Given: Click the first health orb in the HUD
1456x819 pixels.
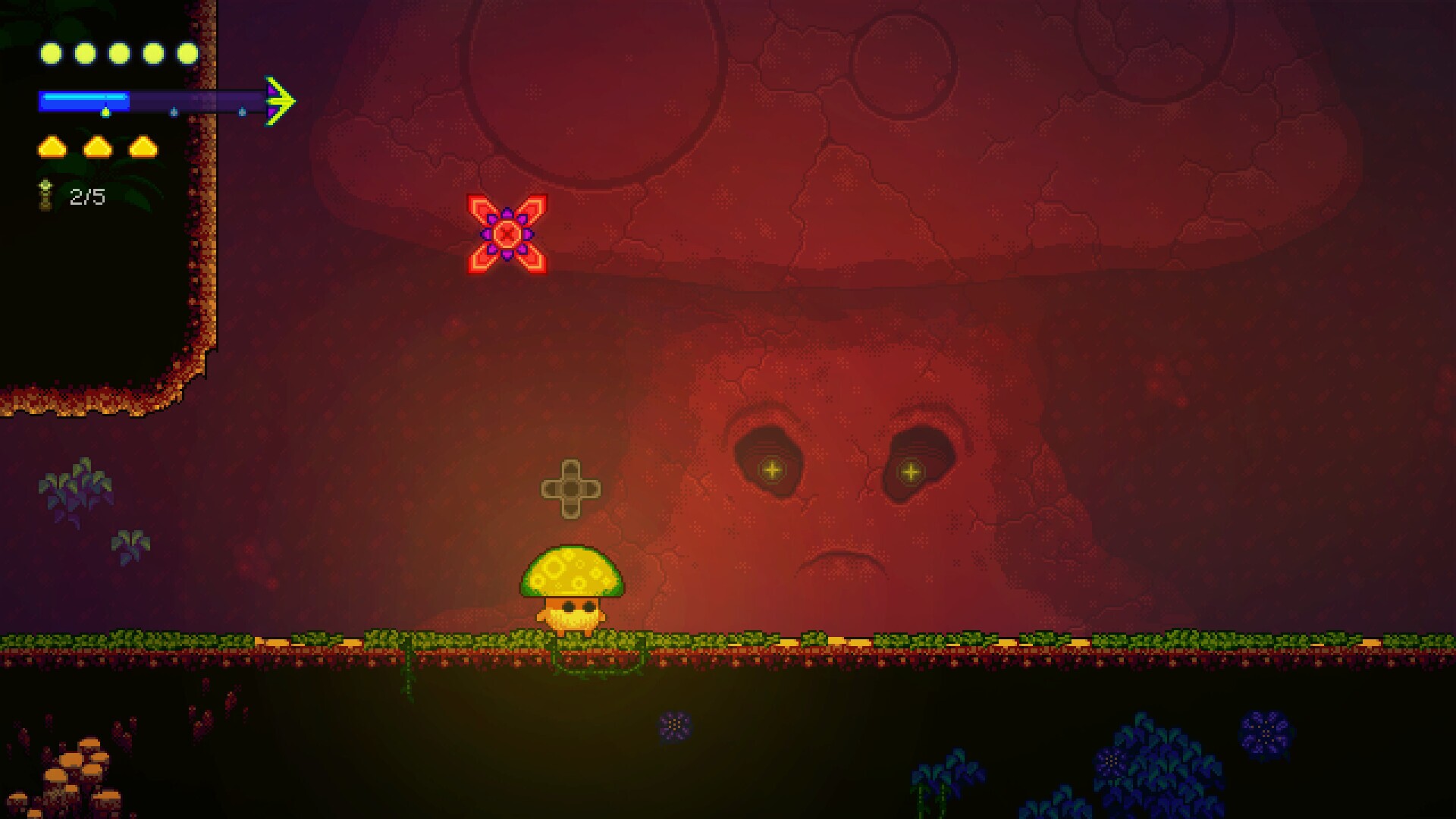Looking at the screenshot, I should click(49, 53).
